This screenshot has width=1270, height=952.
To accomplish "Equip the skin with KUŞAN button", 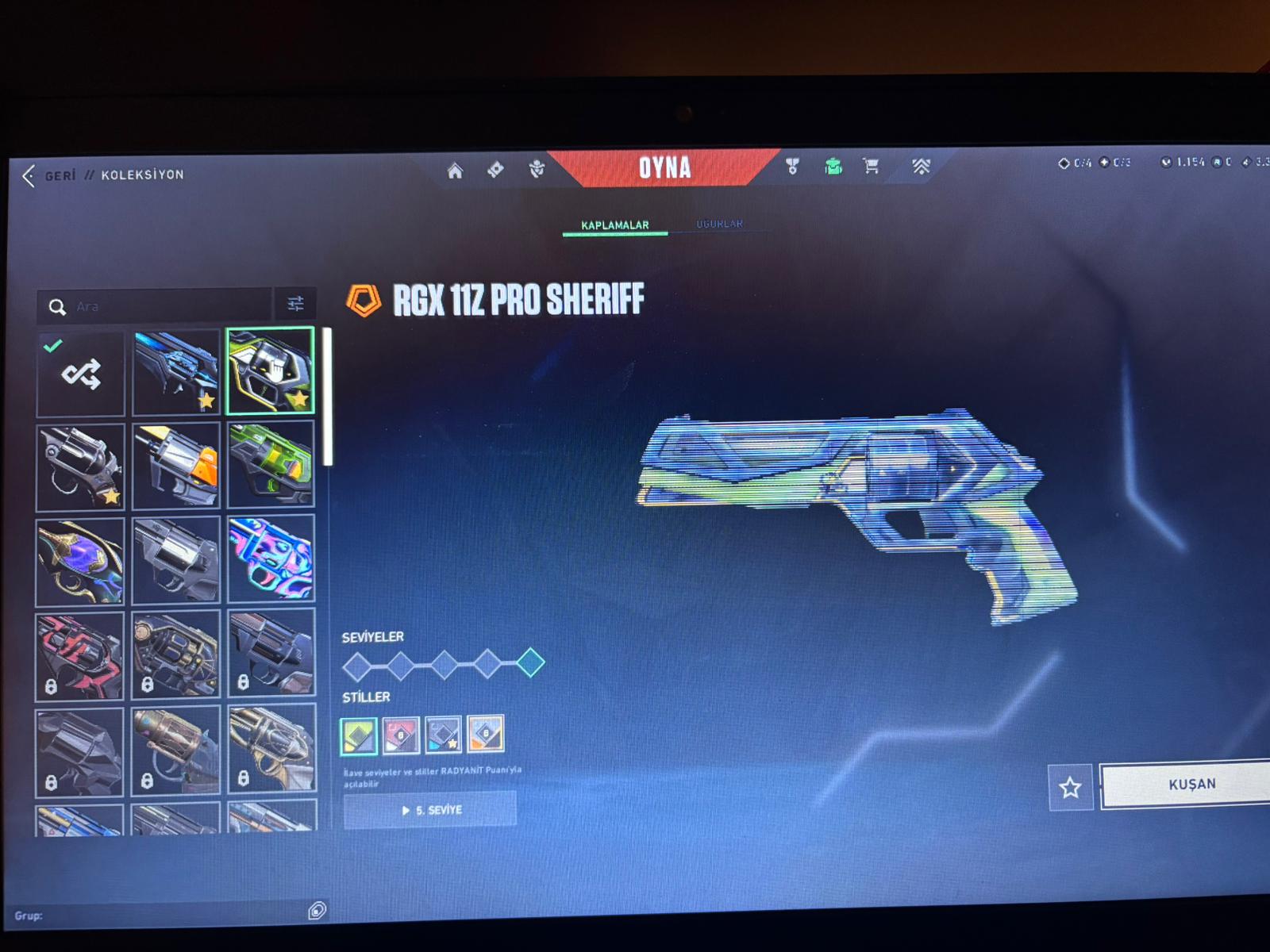I will click(1191, 785).
